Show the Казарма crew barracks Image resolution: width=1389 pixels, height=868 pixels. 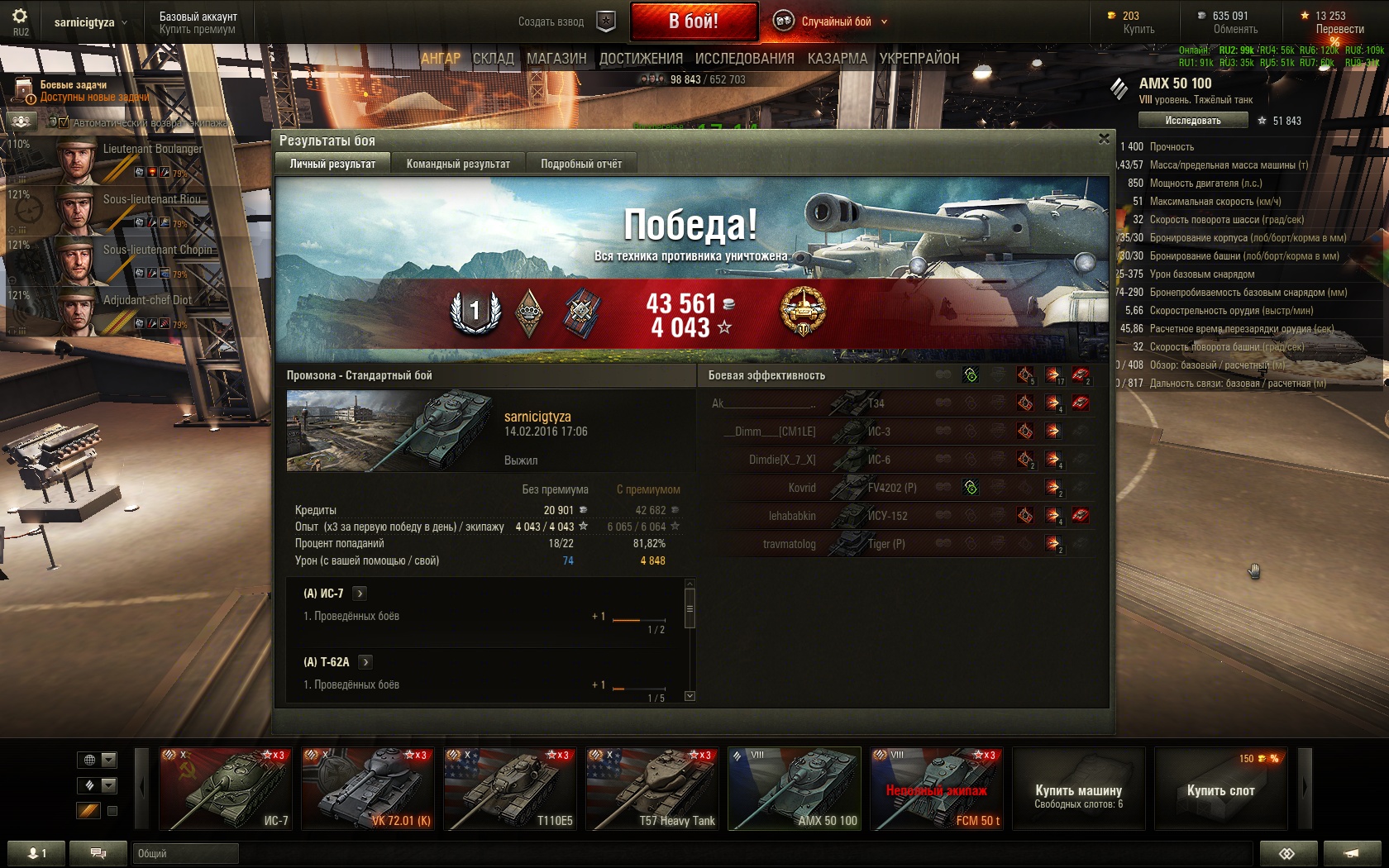pos(837,59)
